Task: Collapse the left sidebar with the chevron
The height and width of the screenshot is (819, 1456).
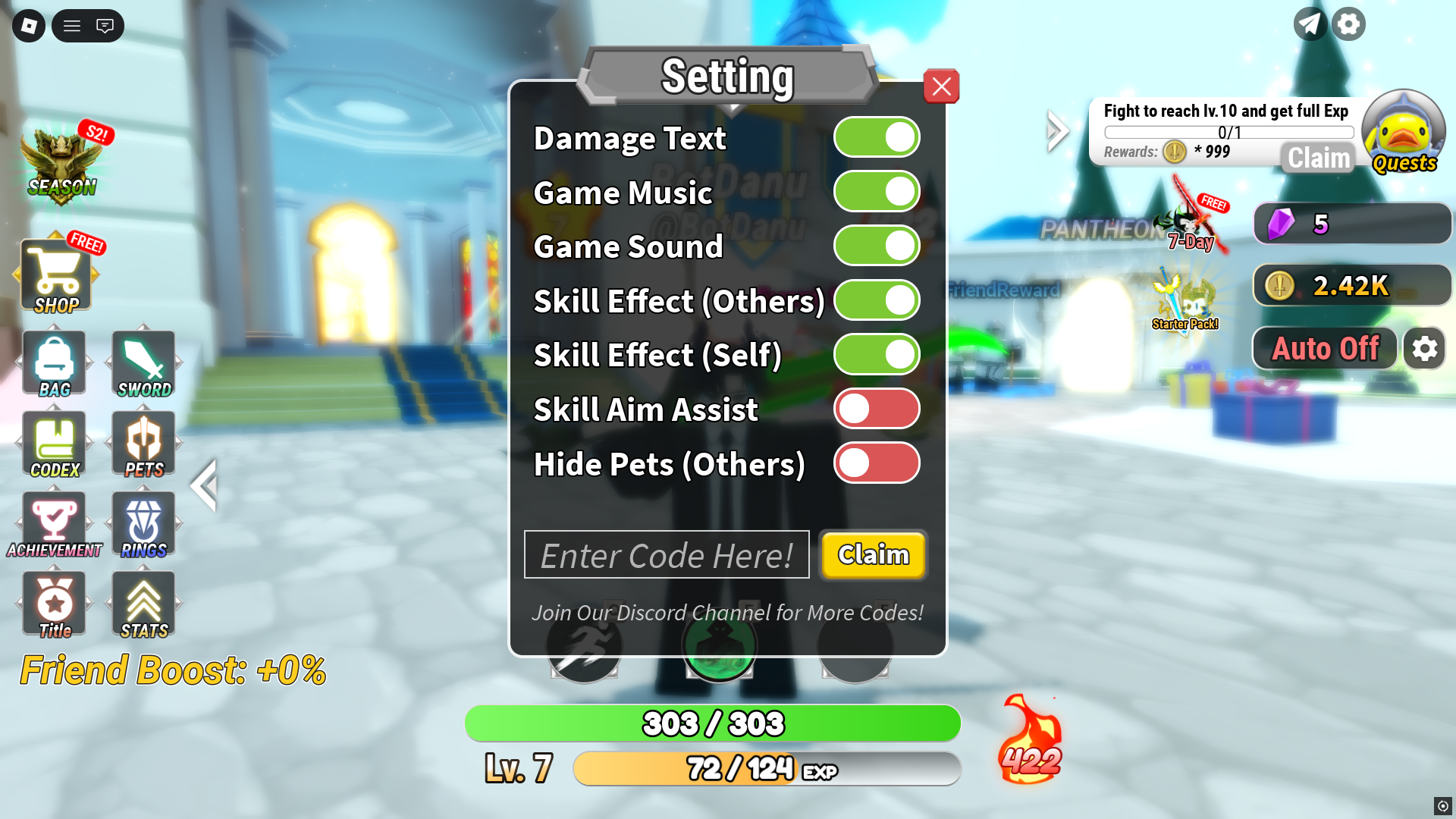Action: tap(204, 485)
